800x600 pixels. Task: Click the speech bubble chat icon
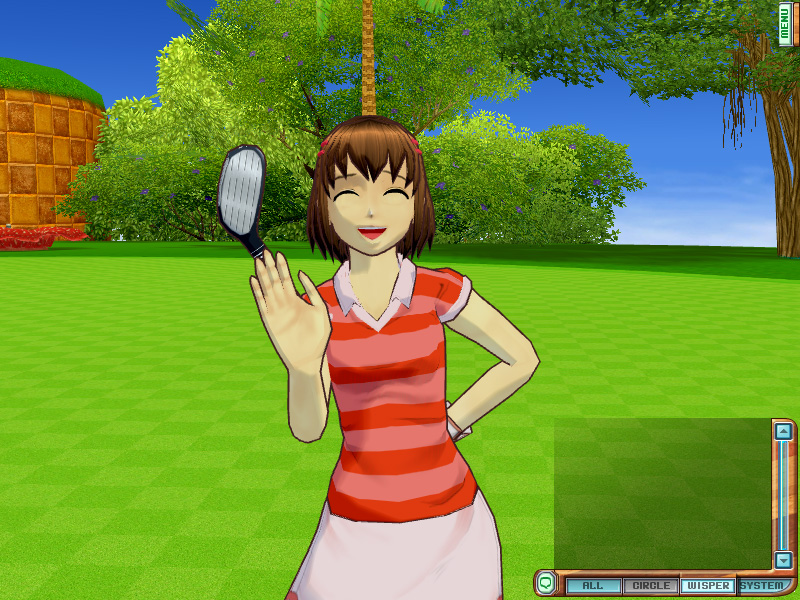(545, 581)
